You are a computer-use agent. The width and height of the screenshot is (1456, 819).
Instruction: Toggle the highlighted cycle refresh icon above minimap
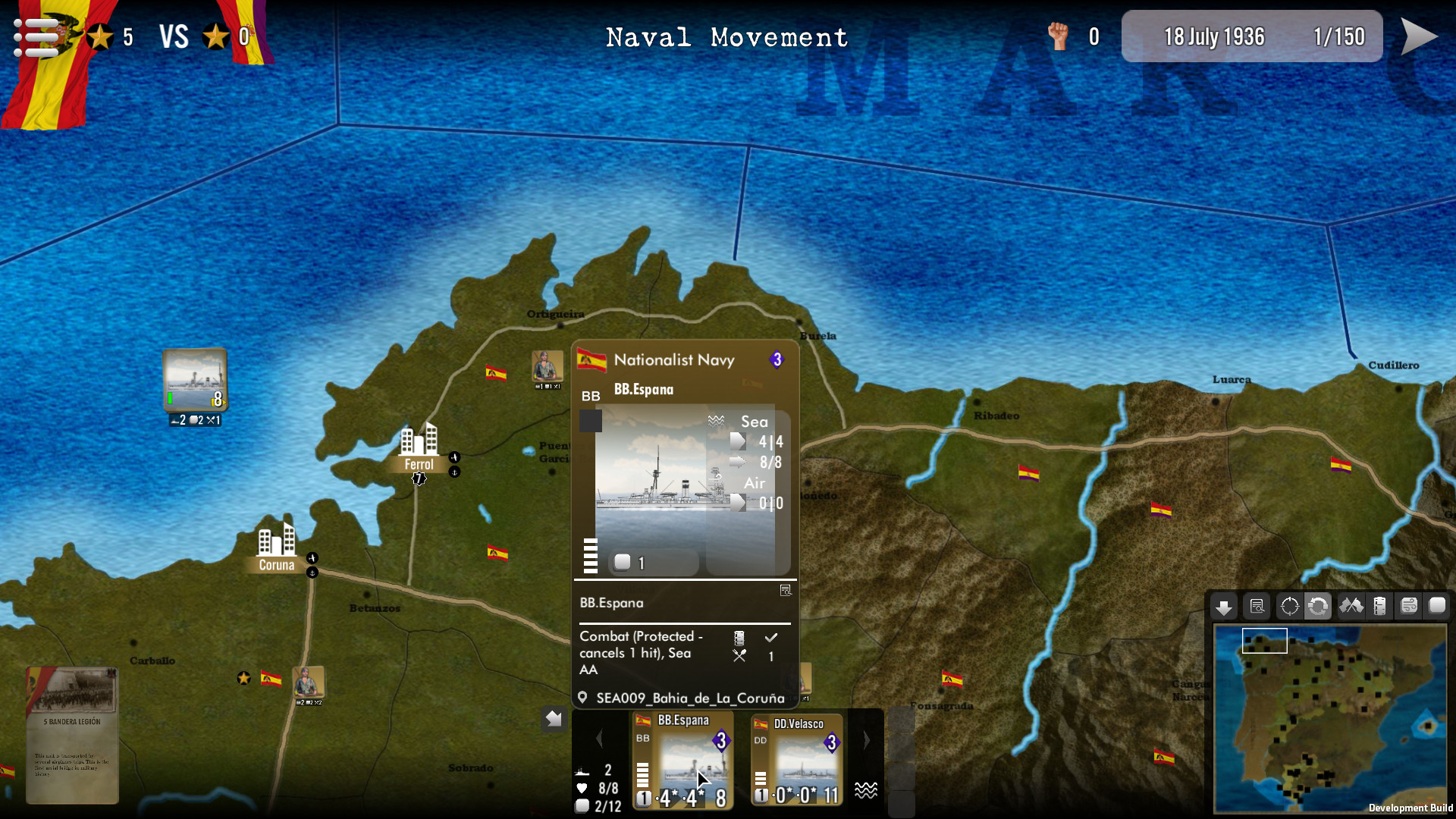tap(1319, 606)
